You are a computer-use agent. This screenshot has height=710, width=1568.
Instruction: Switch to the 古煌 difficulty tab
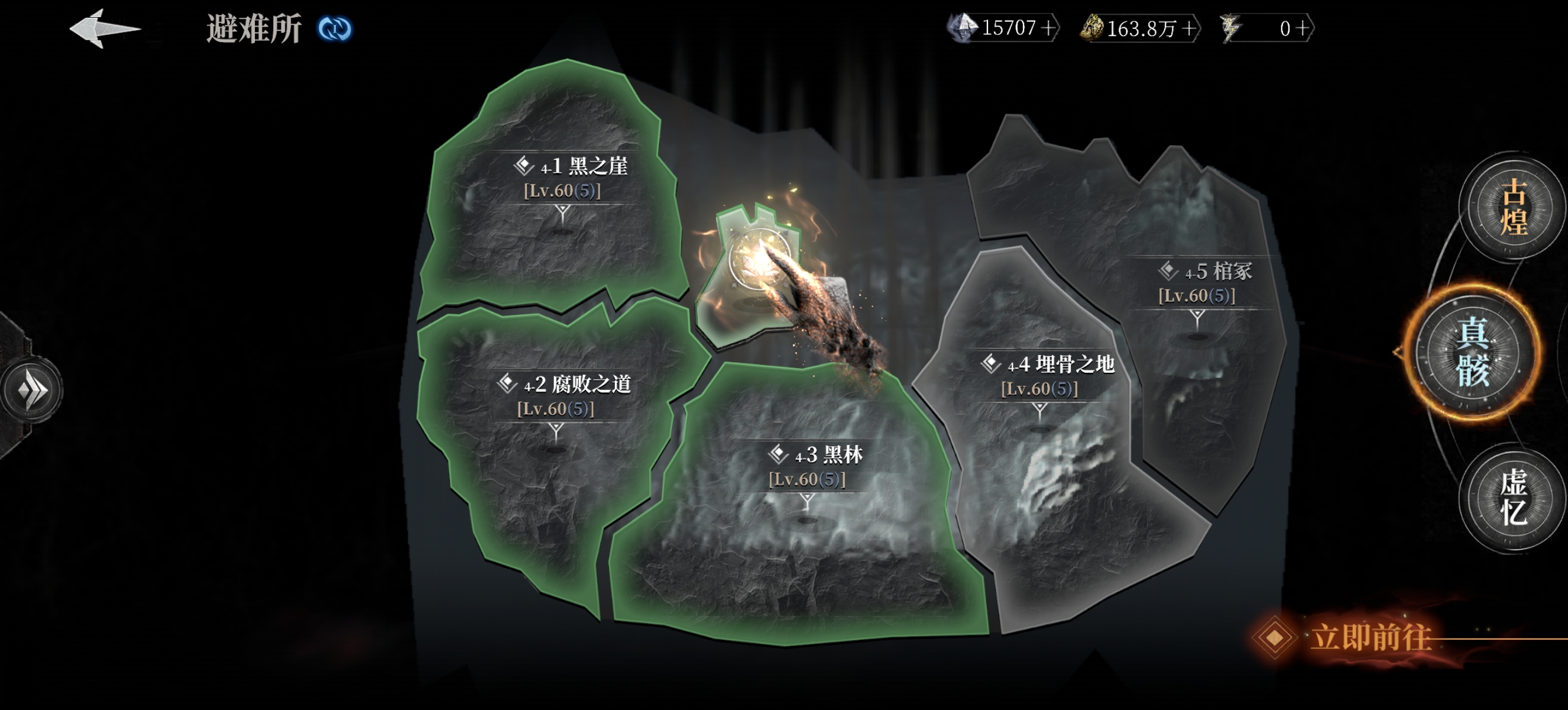pyautogui.click(x=1512, y=207)
